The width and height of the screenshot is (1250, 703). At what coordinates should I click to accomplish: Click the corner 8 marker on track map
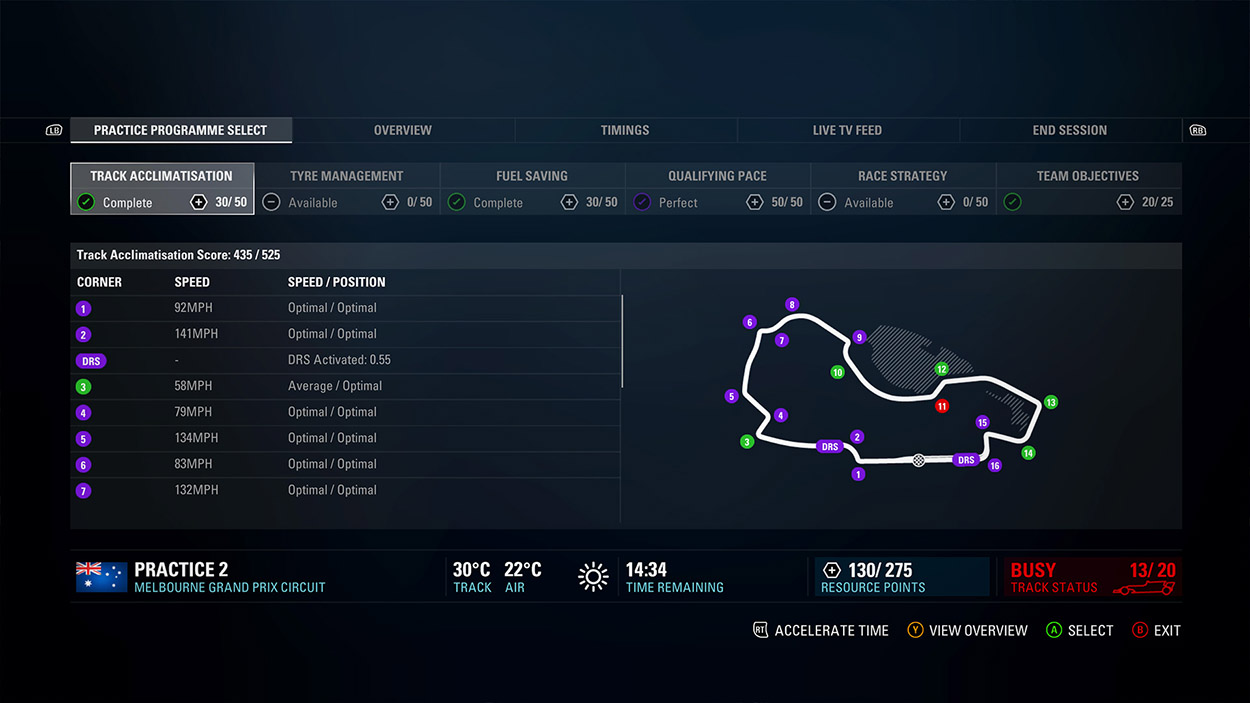coord(792,305)
